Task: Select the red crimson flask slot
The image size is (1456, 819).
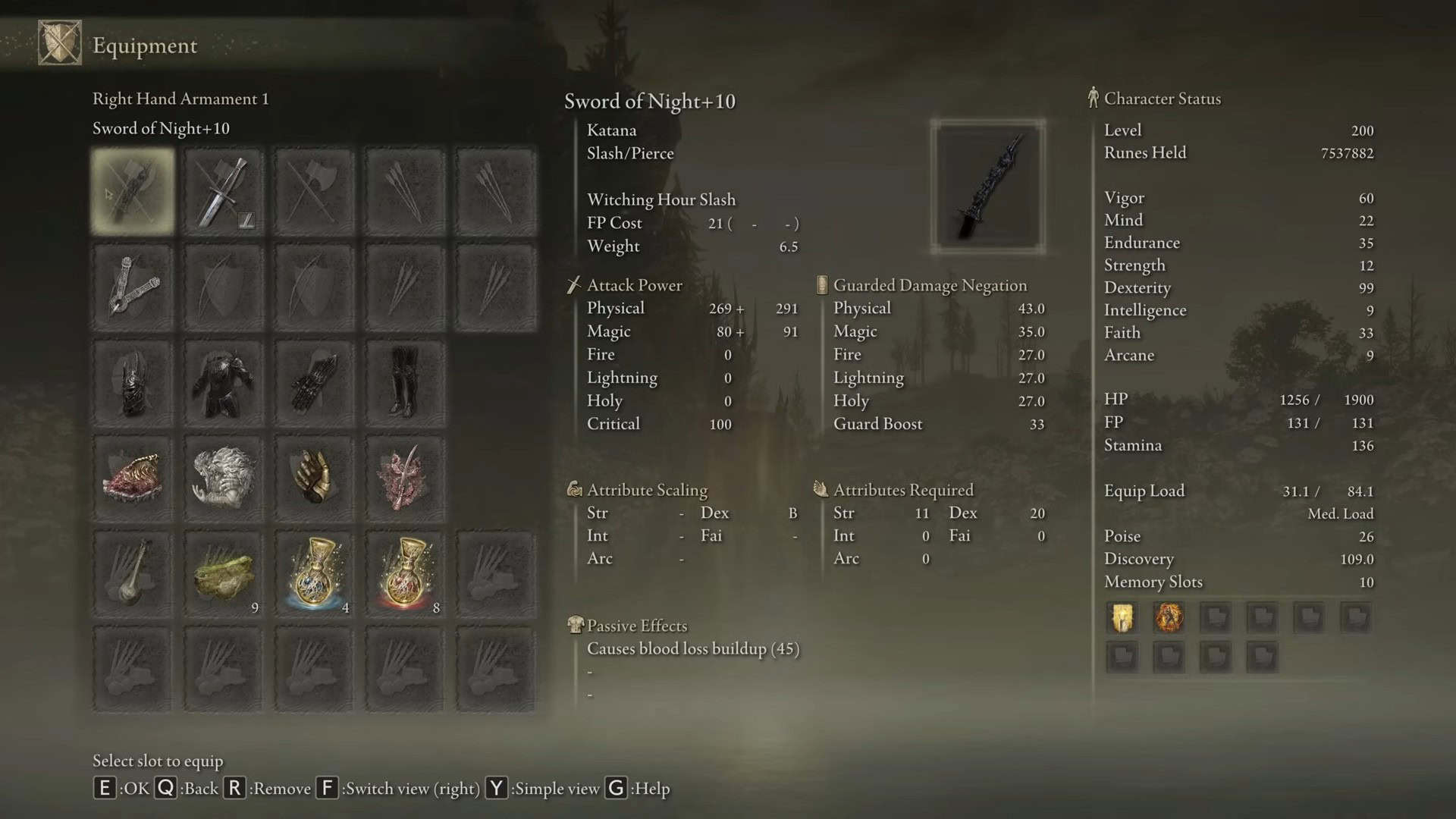Action: coord(405,574)
